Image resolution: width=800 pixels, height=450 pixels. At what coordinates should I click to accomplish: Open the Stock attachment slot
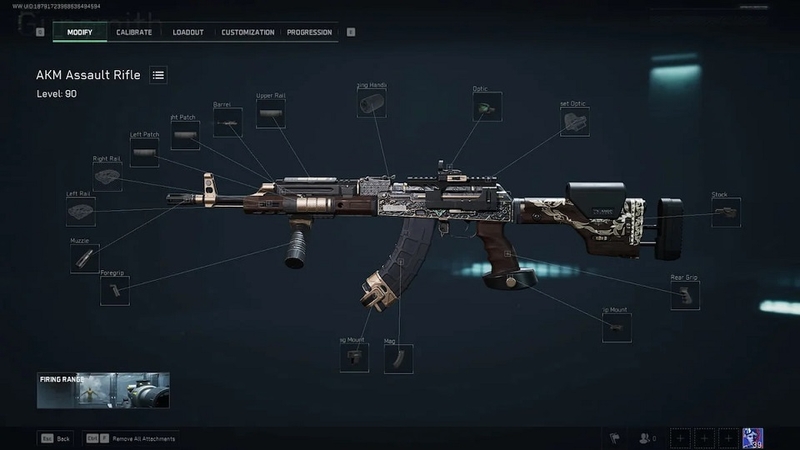pyautogui.click(x=725, y=213)
